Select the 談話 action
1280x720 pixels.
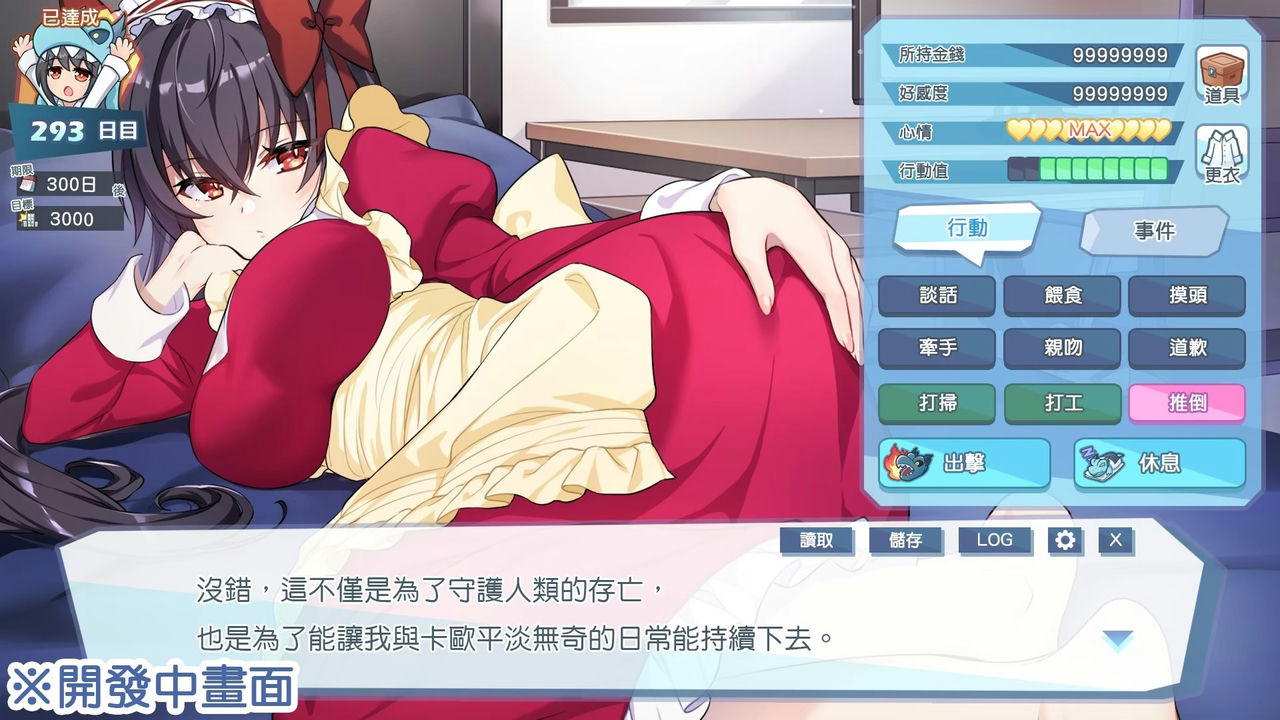(x=936, y=295)
